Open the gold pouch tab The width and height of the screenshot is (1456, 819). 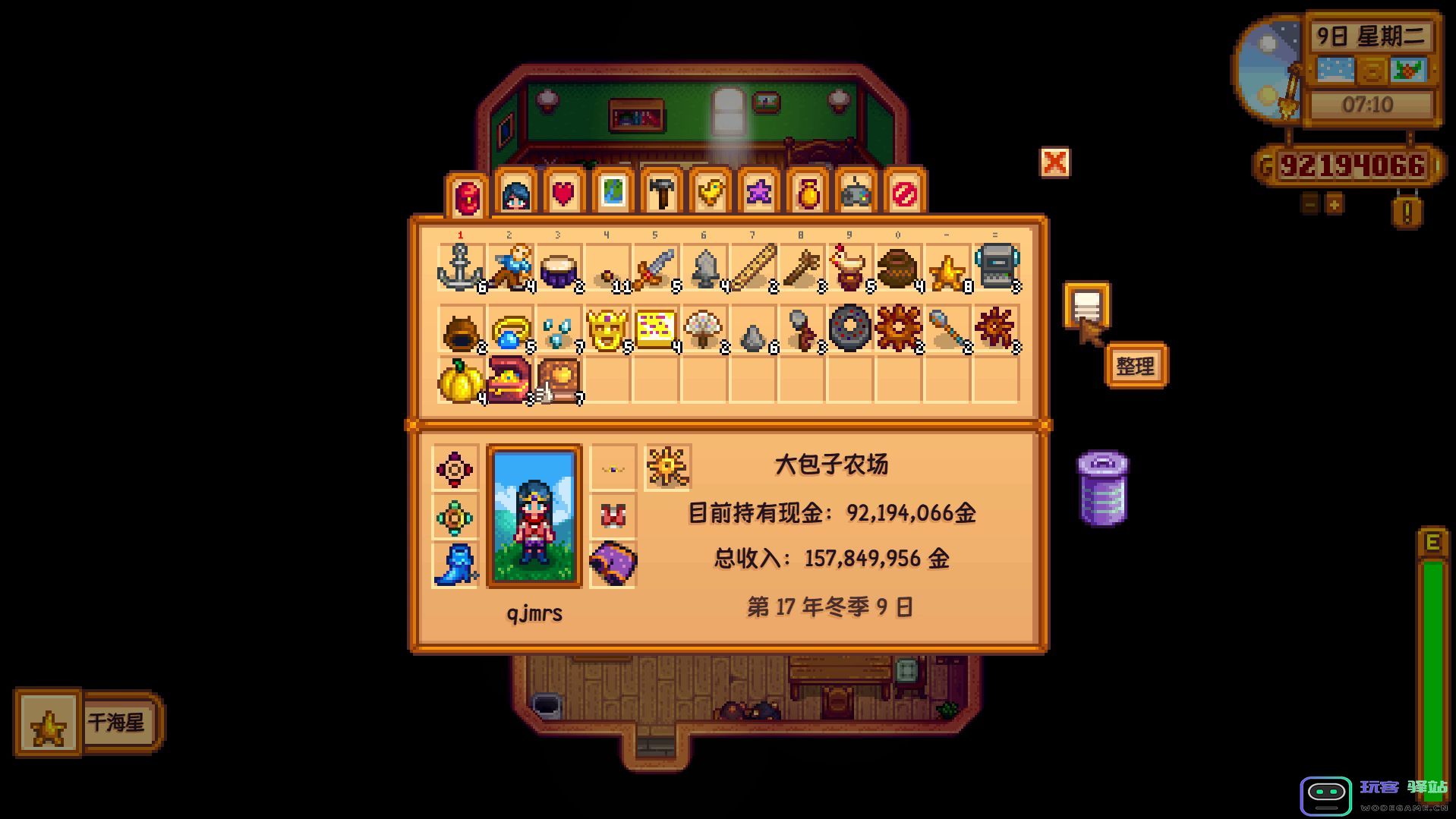[x=808, y=192]
